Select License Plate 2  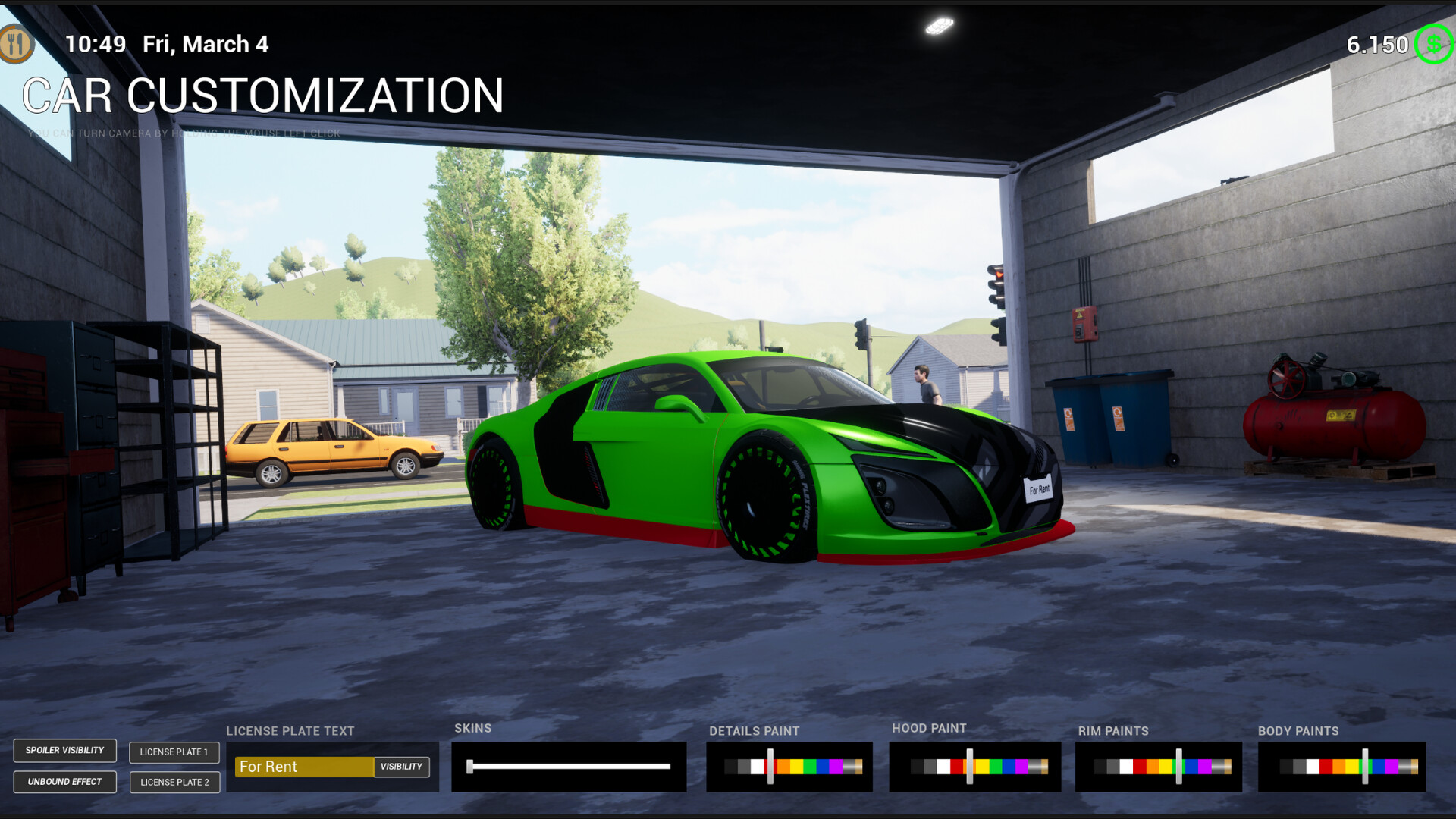pos(174,782)
